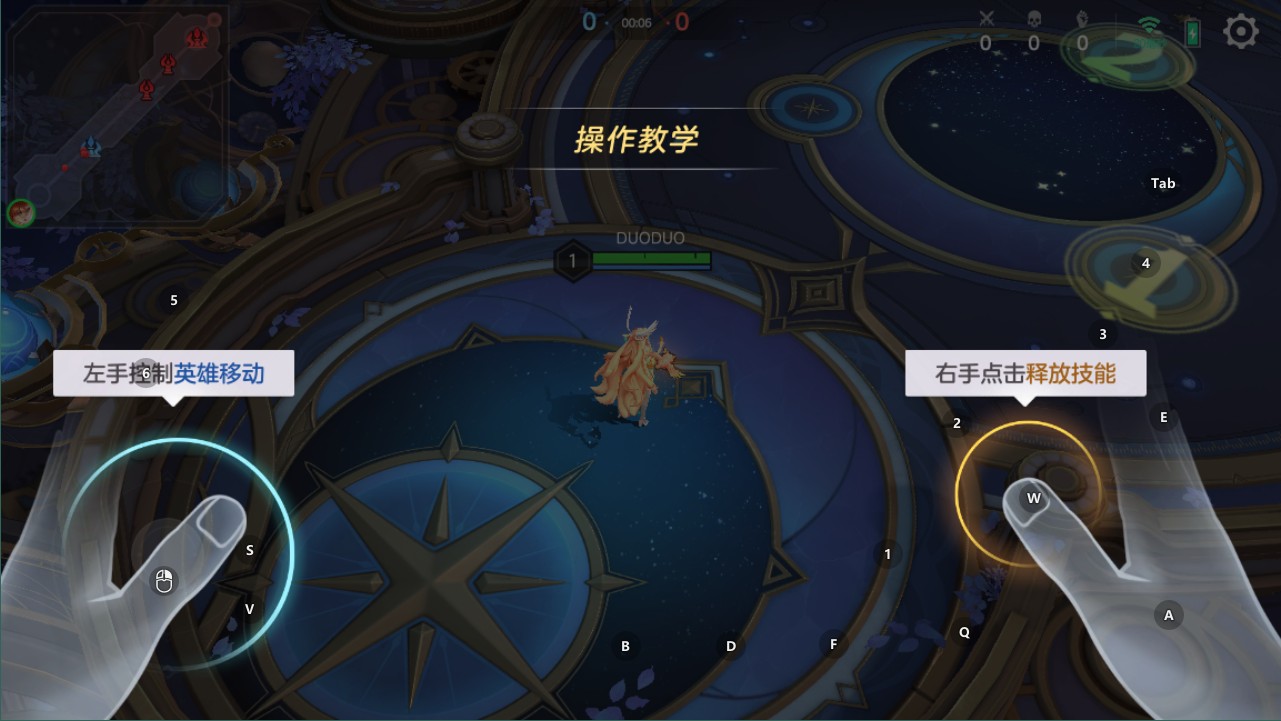Click the E ability key button
The height and width of the screenshot is (721, 1281).
pyautogui.click(x=1163, y=416)
